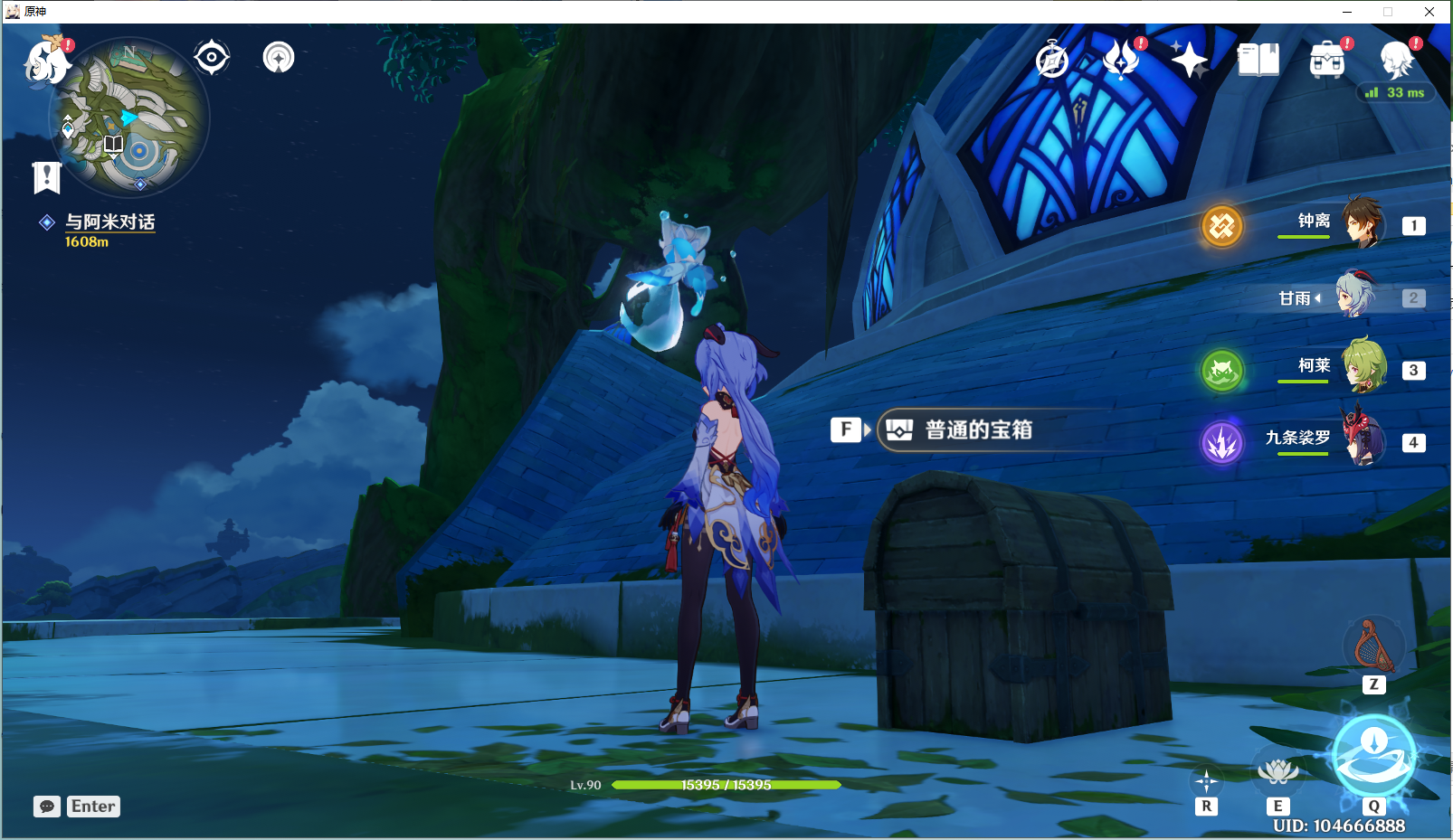1453x840 pixels.
Task: Open 普通的宝箱 via the F prompt
Action: coord(847,429)
